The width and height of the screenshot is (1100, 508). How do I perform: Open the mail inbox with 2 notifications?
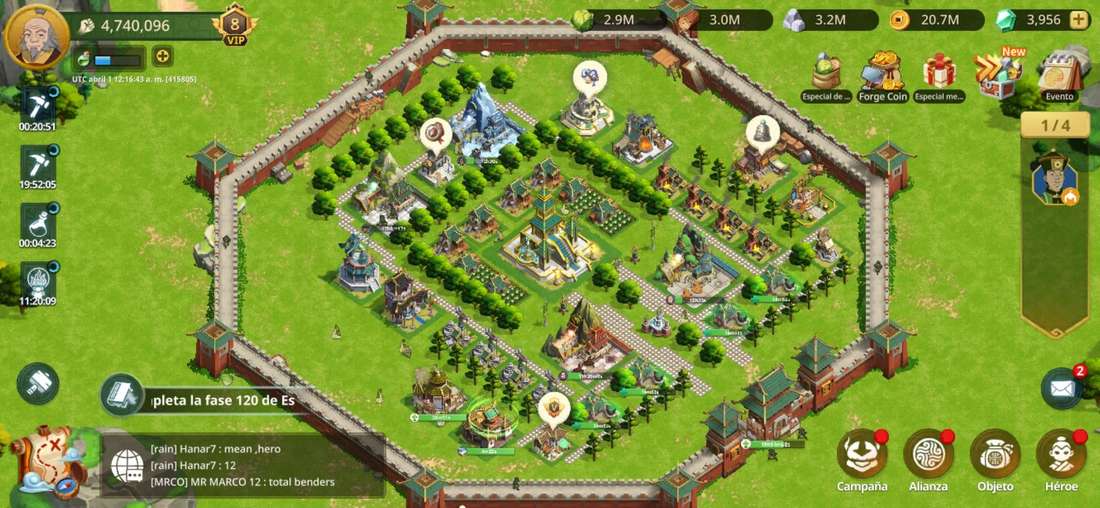tap(1062, 388)
